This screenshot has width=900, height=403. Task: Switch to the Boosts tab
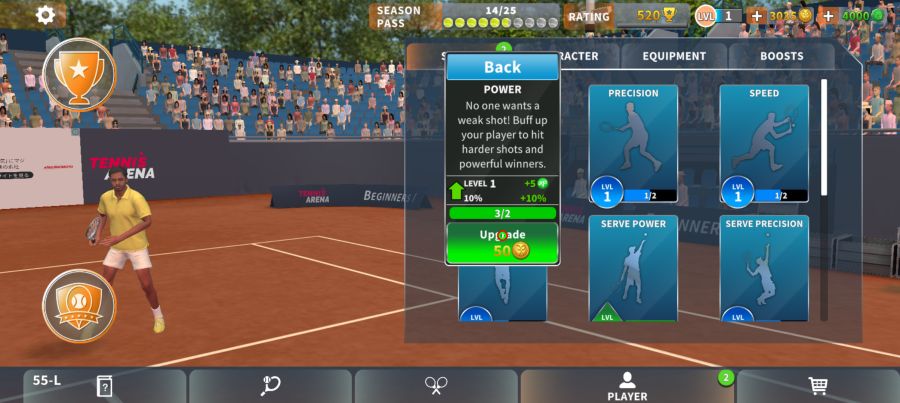pyautogui.click(x=781, y=57)
